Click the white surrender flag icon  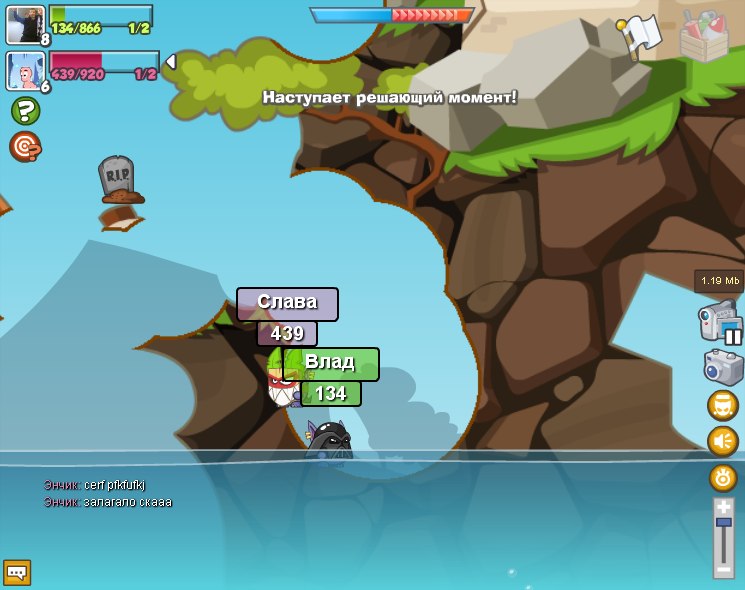(x=640, y=36)
